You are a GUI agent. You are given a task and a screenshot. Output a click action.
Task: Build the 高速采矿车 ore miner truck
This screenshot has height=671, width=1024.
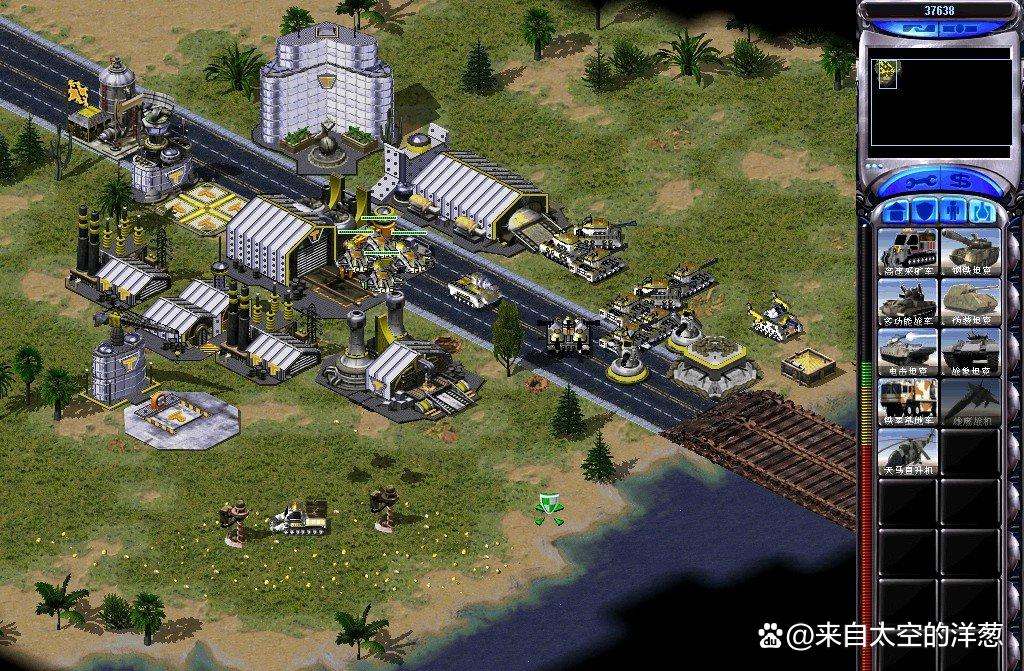(x=908, y=250)
